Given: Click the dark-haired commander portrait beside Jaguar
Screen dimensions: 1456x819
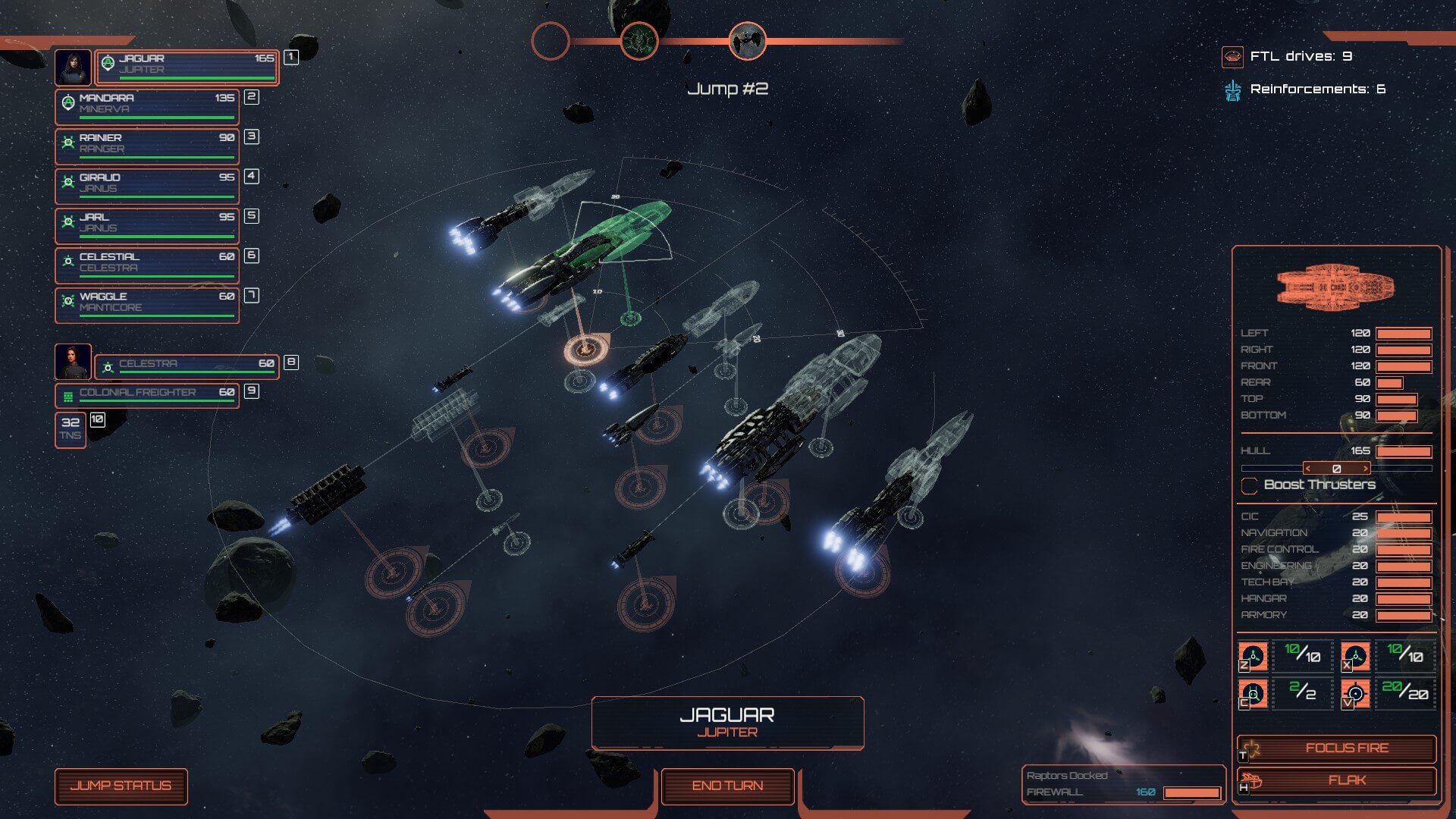Looking at the screenshot, I should [x=74, y=67].
